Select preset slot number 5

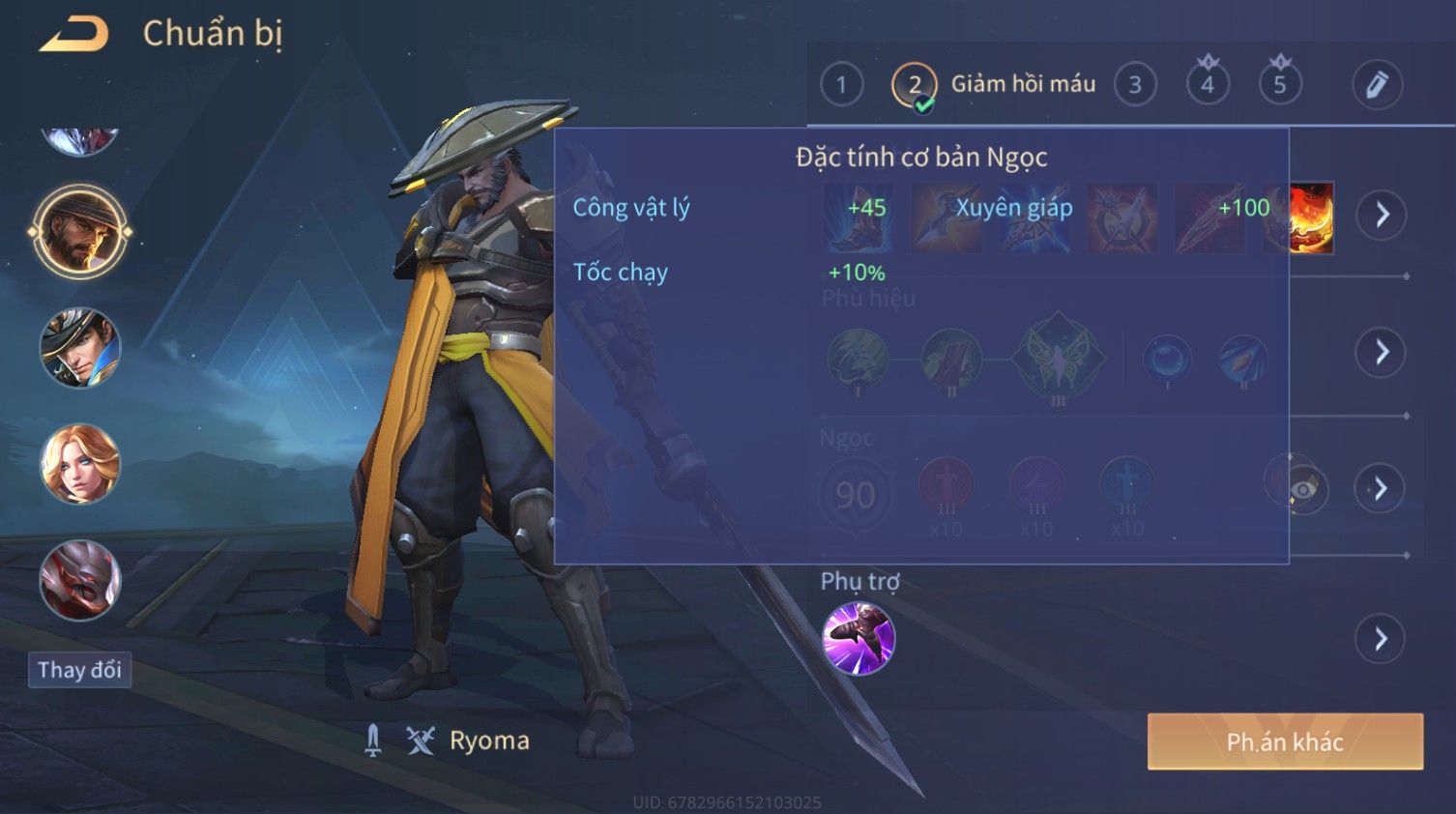tap(1280, 85)
